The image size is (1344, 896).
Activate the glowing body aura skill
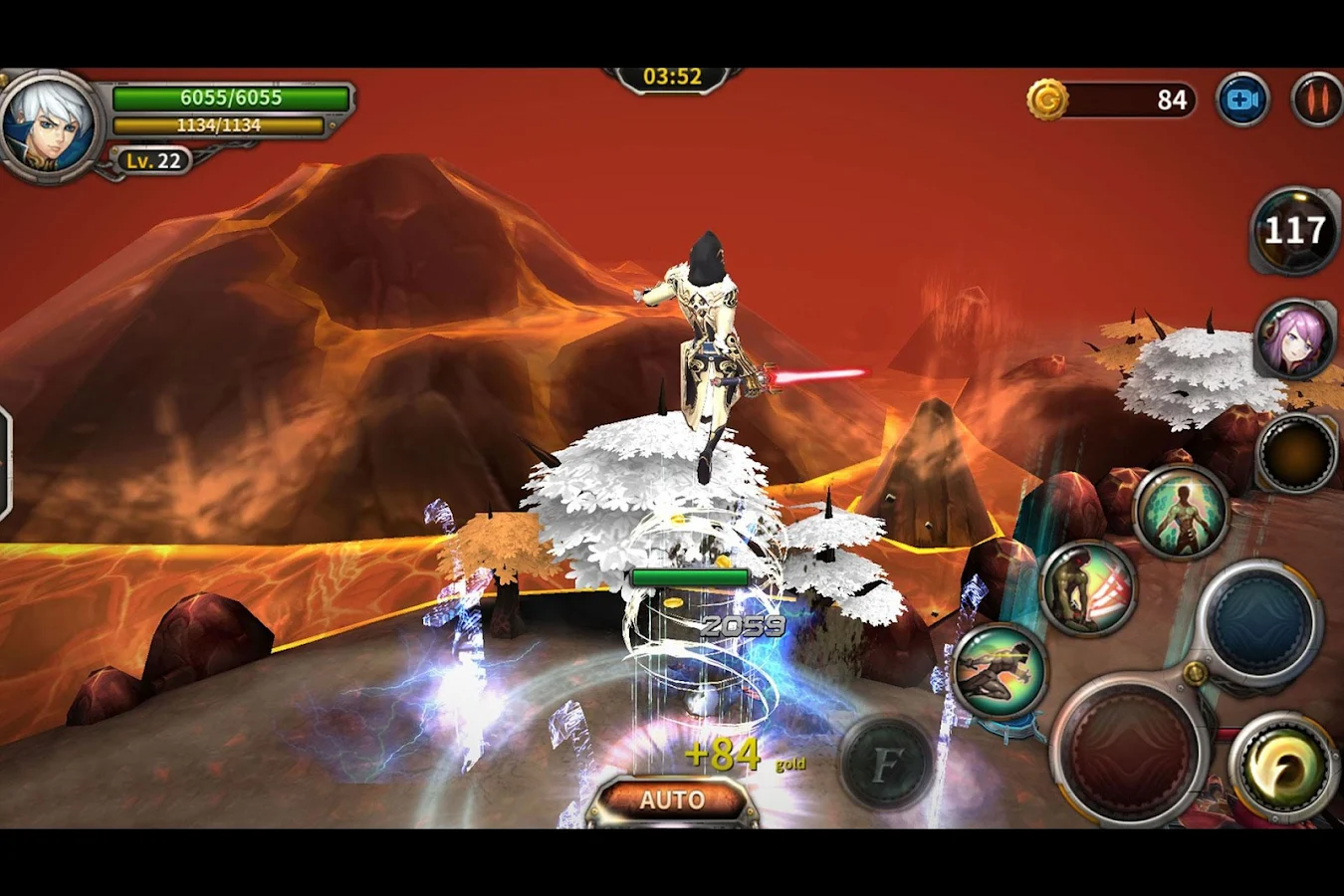pyautogui.click(x=1182, y=512)
